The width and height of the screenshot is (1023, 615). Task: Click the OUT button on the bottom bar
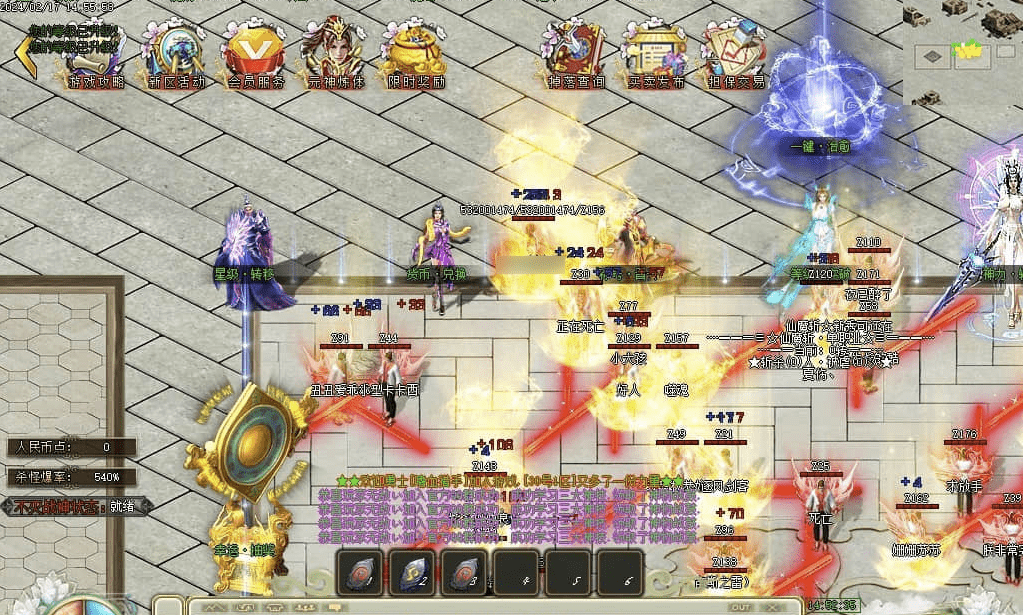(741, 607)
